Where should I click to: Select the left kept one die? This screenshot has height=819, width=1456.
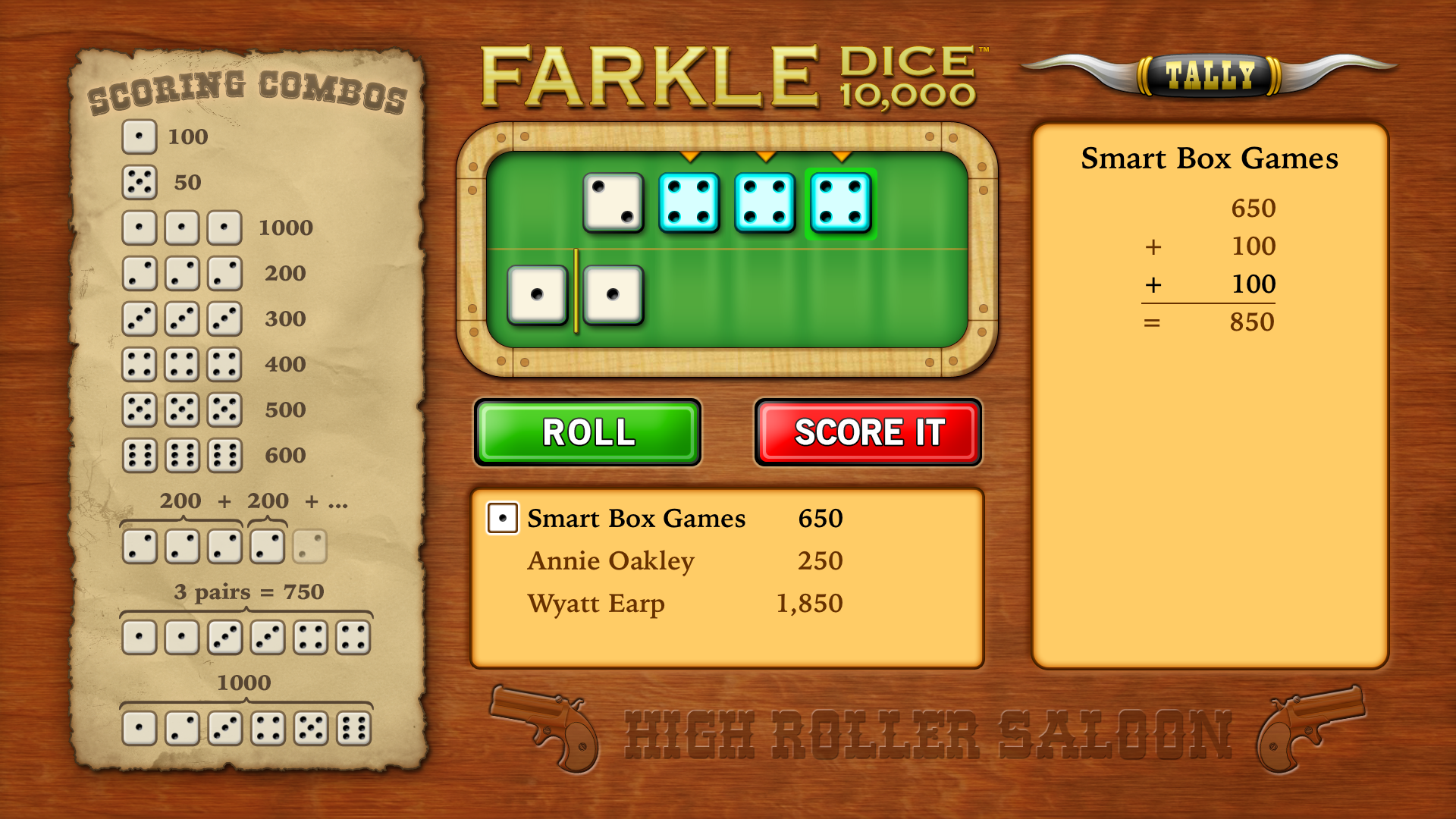coord(537,294)
